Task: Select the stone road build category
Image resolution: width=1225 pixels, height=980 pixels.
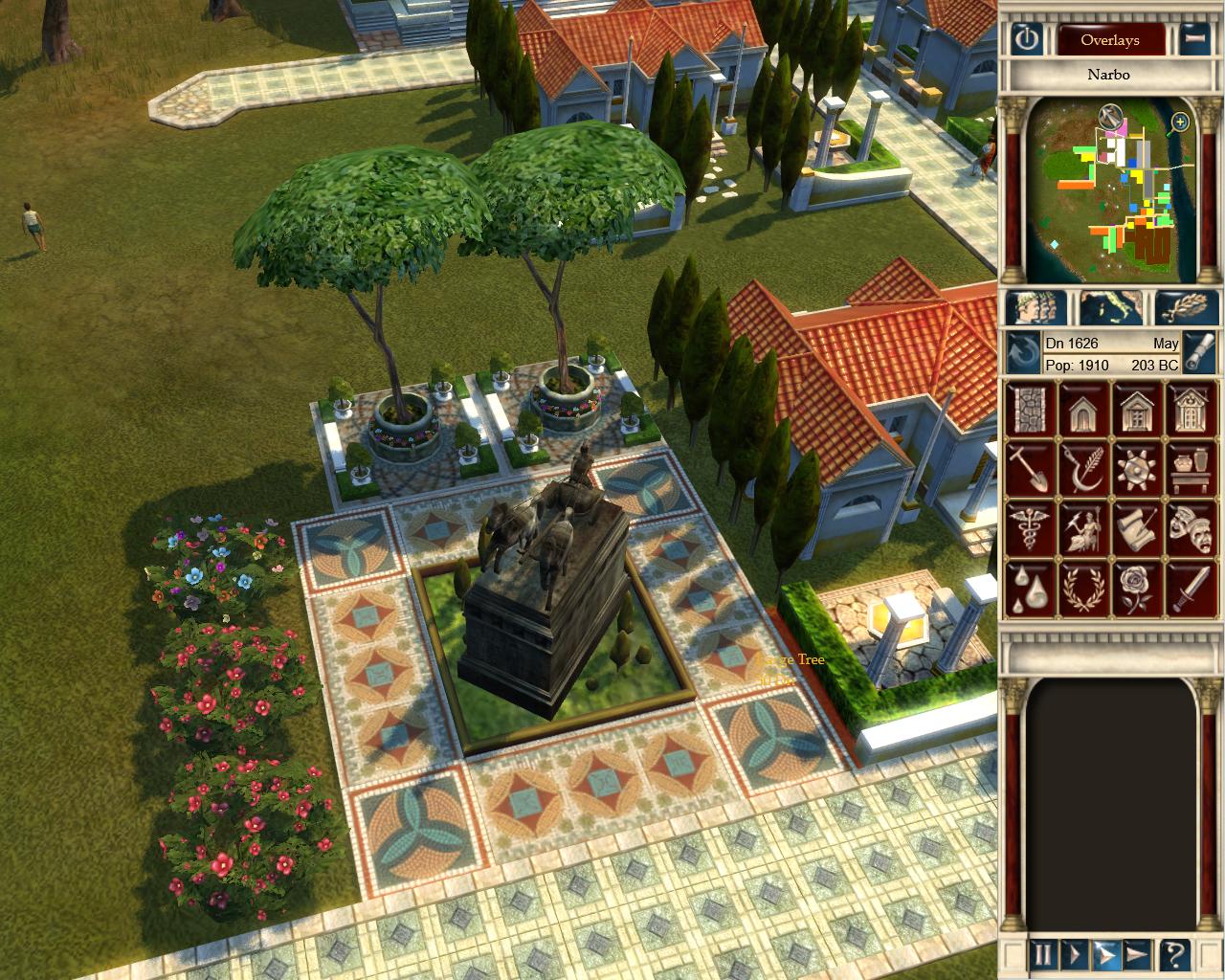Action: [x=1030, y=408]
